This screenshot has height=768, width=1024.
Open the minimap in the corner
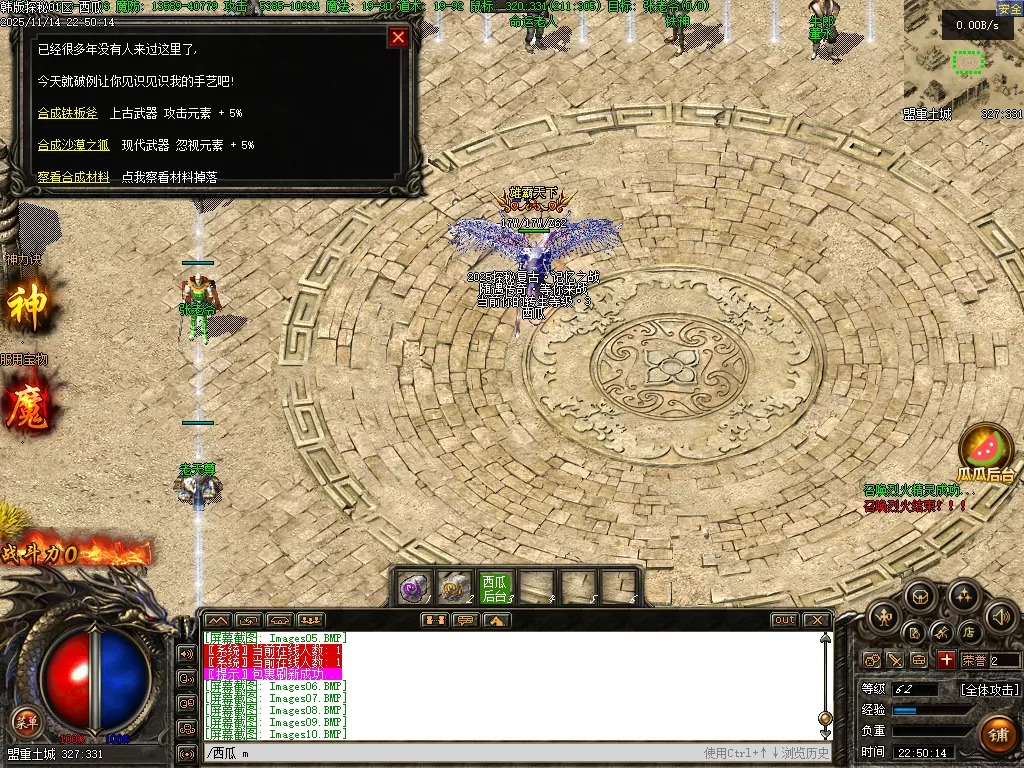962,60
